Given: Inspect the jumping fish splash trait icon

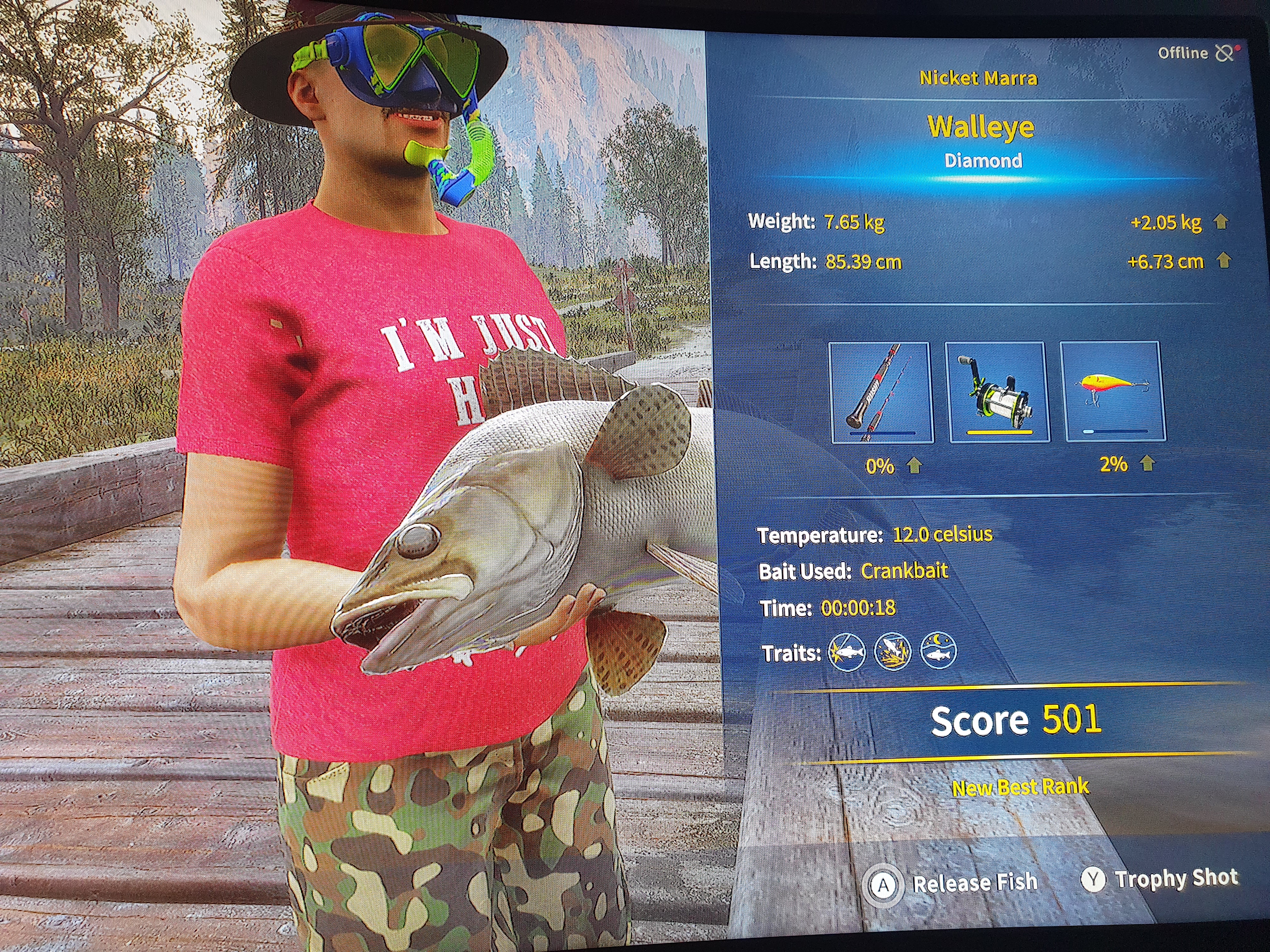Looking at the screenshot, I should pos(892,653).
